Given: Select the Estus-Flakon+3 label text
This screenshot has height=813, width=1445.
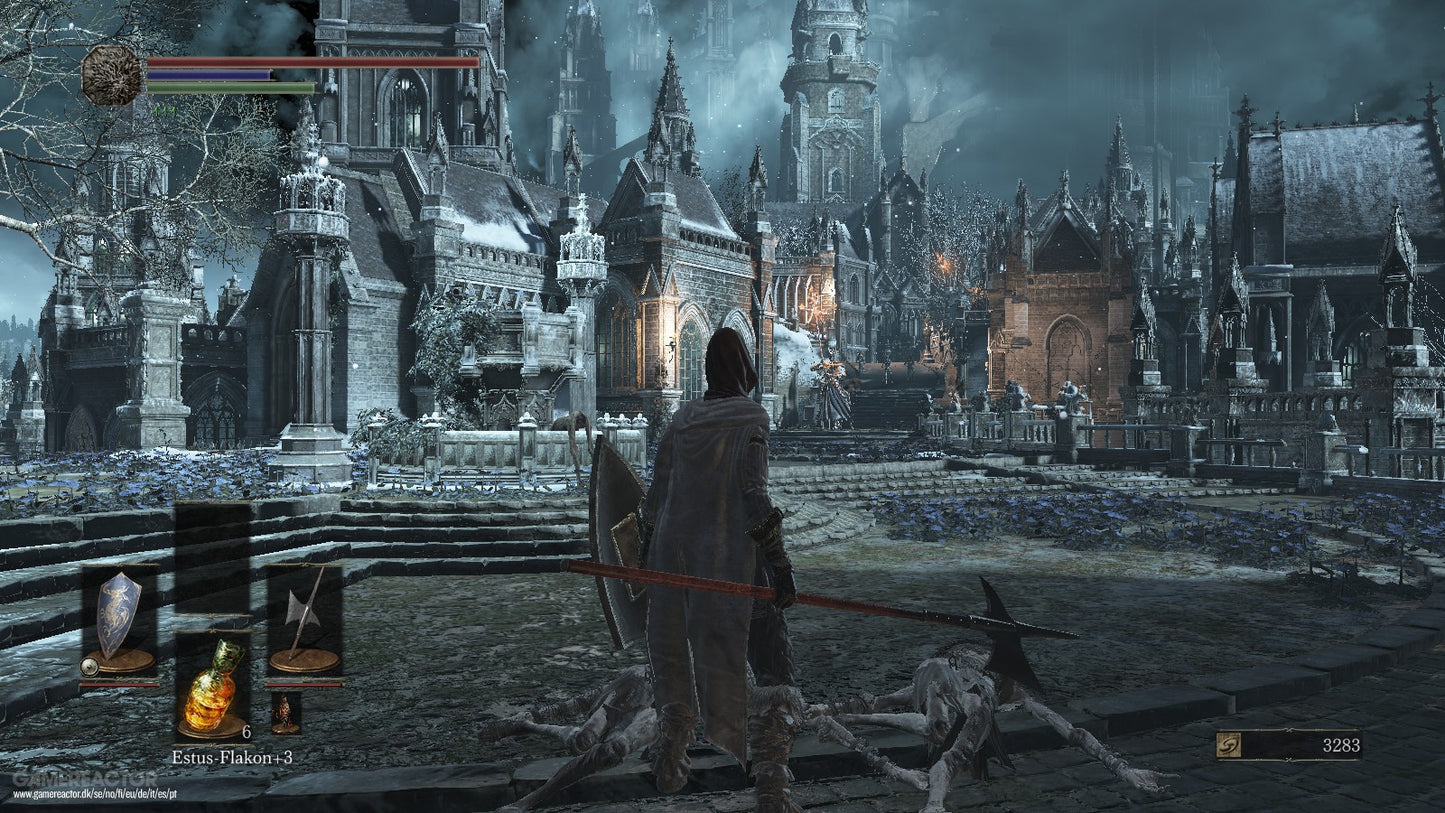Looking at the screenshot, I should (233, 758).
